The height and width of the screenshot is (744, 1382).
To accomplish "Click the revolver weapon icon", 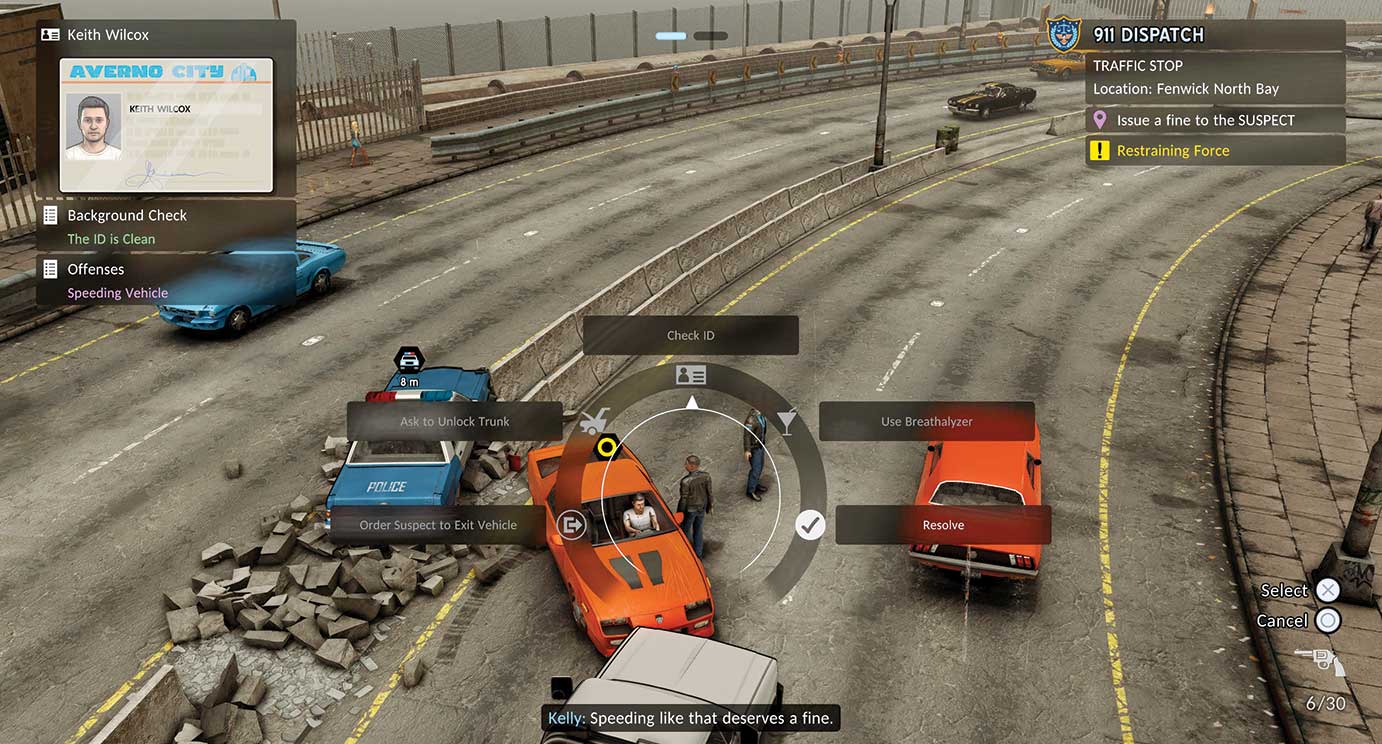I will click(x=1319, y=661).
